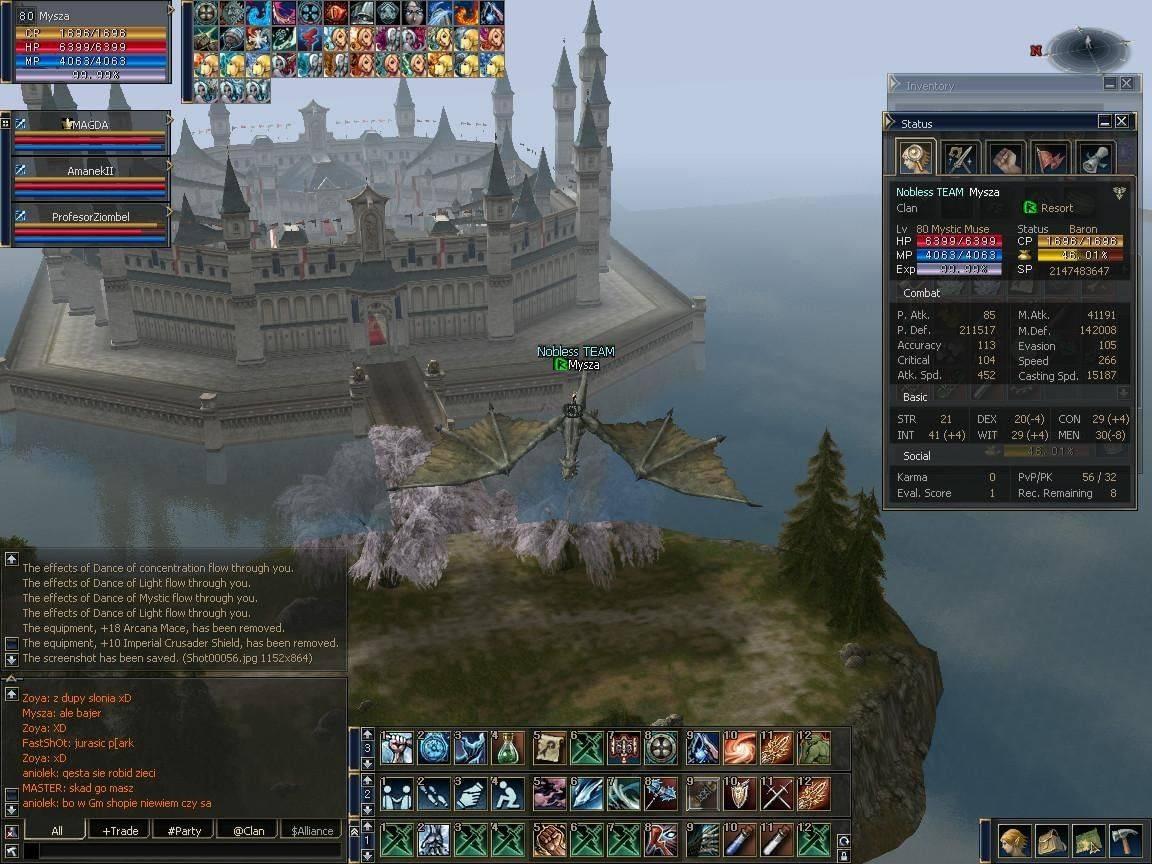Use the green potion flask on the hotbar
The width and height of the screenshot is (1152, 864).
(x=508, y=747)
